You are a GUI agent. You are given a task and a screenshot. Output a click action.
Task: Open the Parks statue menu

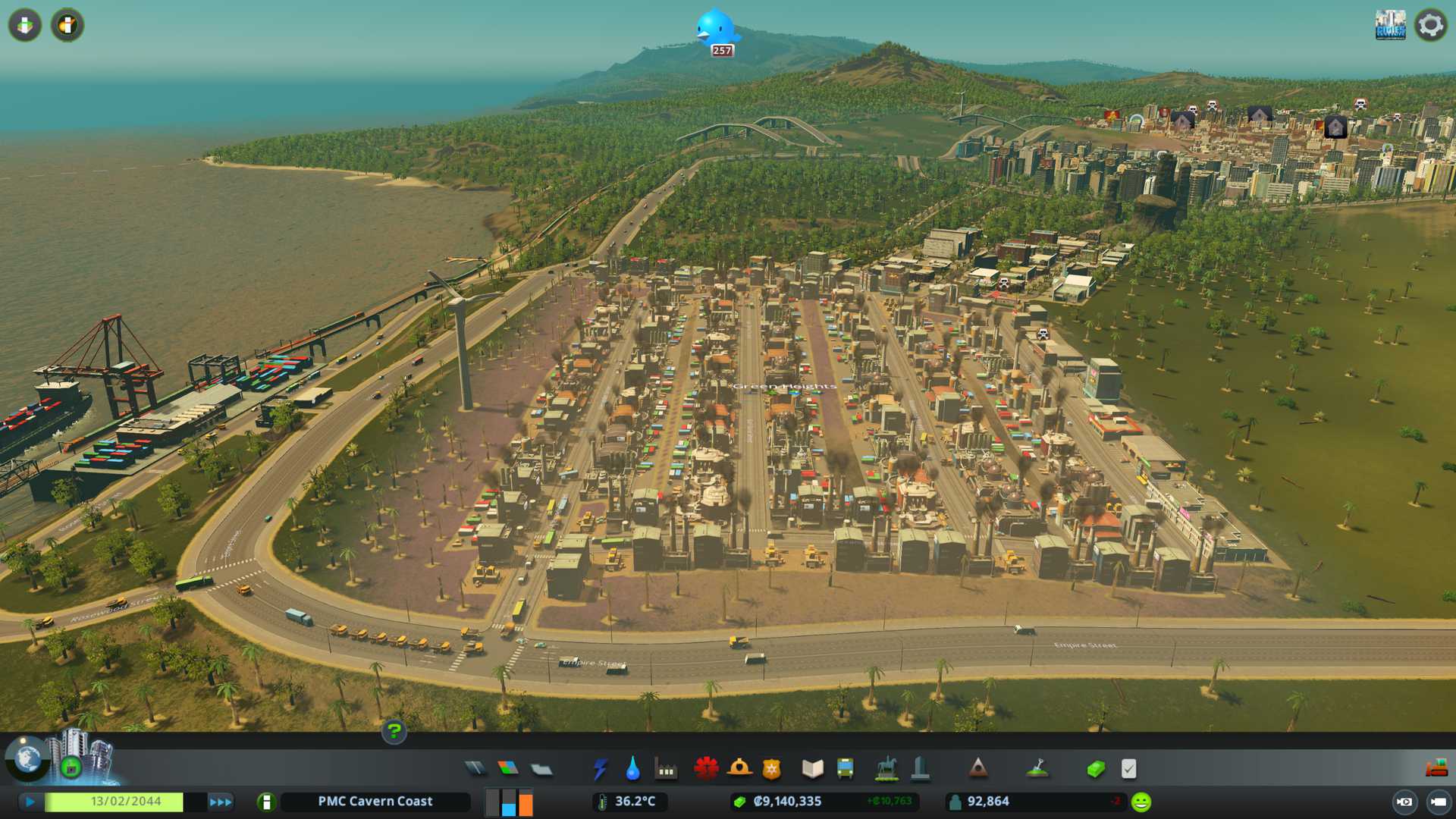click(x=886, y=769)
